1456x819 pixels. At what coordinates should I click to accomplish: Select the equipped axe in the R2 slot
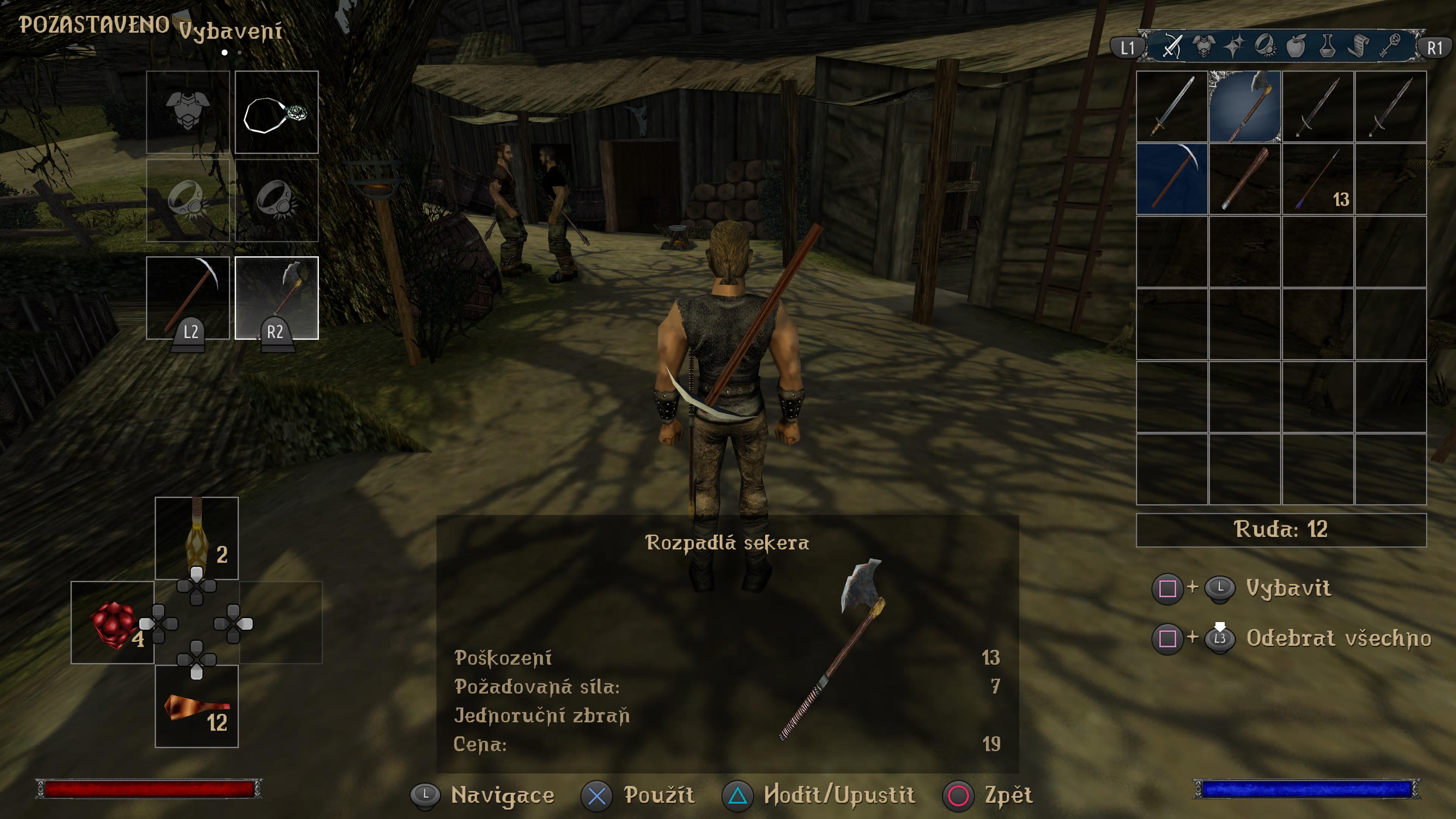(x=276, y=298)
